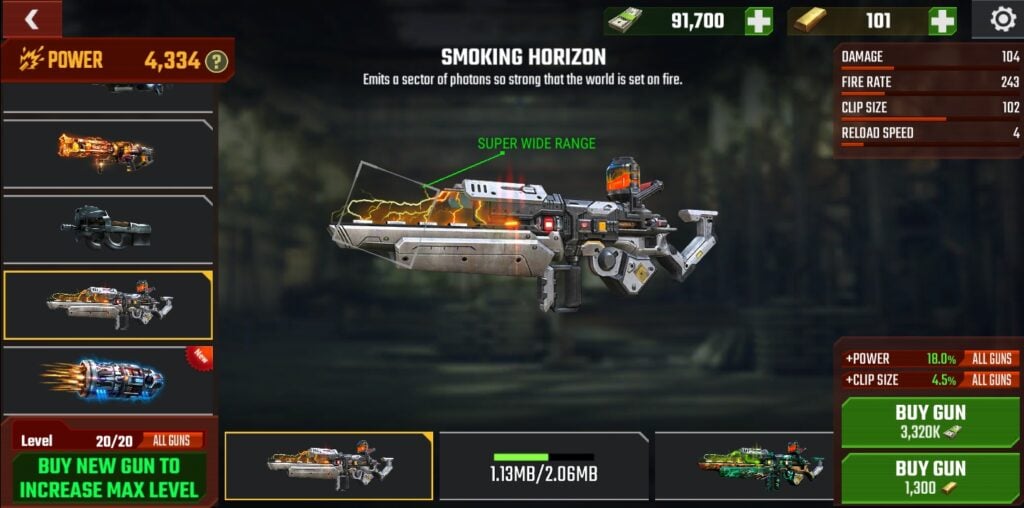This screenshot has width=1024, height=508.
Task: Select the orange flame gun in list
Action: pos(107,152)
